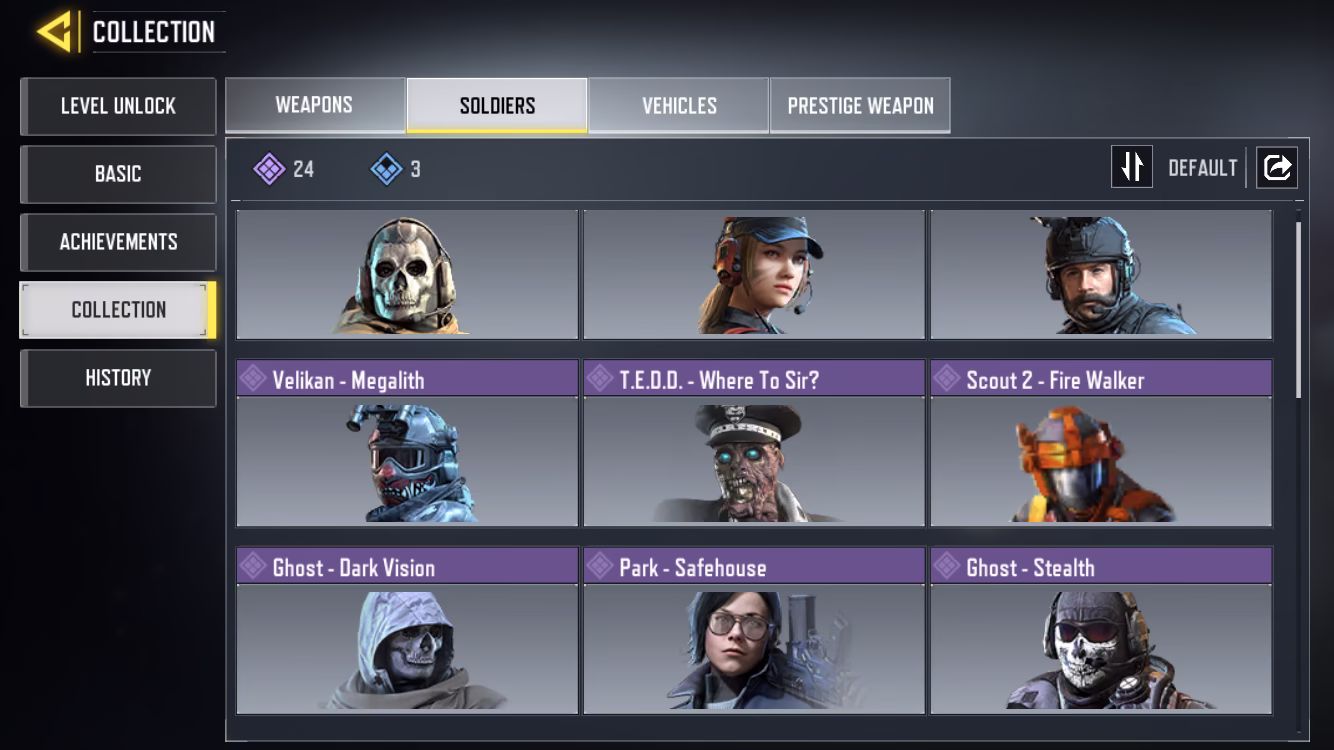This screenshot has height=750, width=1334.
Task: Choose the T.E.D.D. - Where To Sir? card
Action: point(754,443)
